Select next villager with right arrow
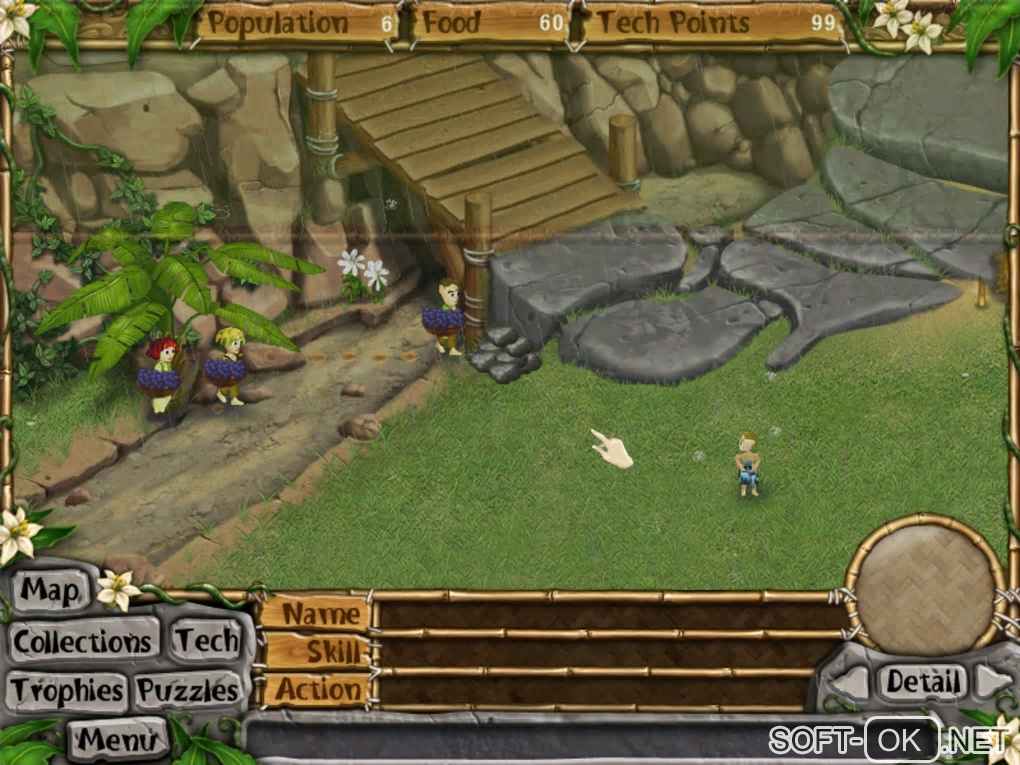Image resolution: width=1020 pixels, height=765 pixels. click(993, 682)
